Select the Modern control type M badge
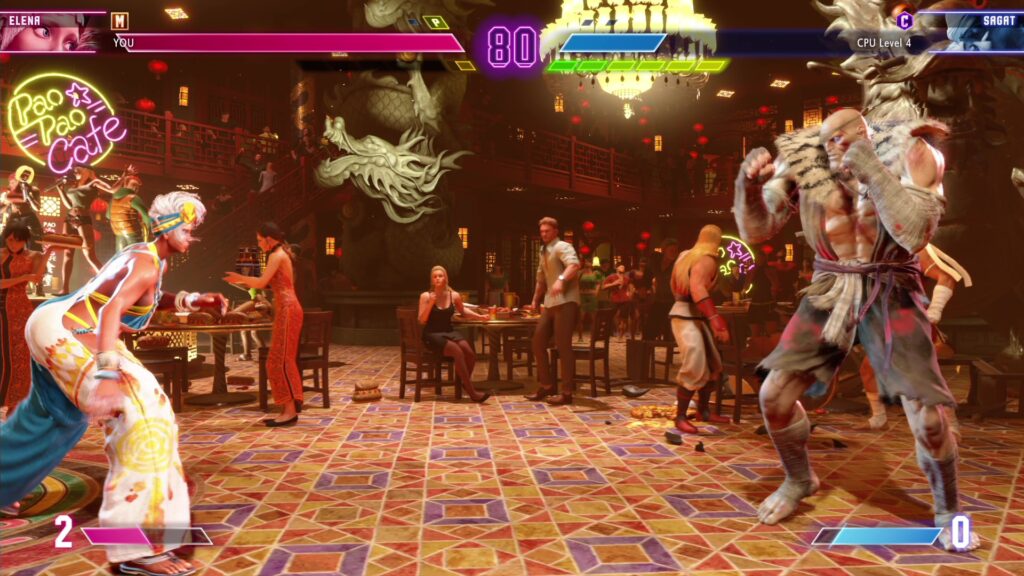Viewport: 1024px width, 576px height. pos(120,21)
